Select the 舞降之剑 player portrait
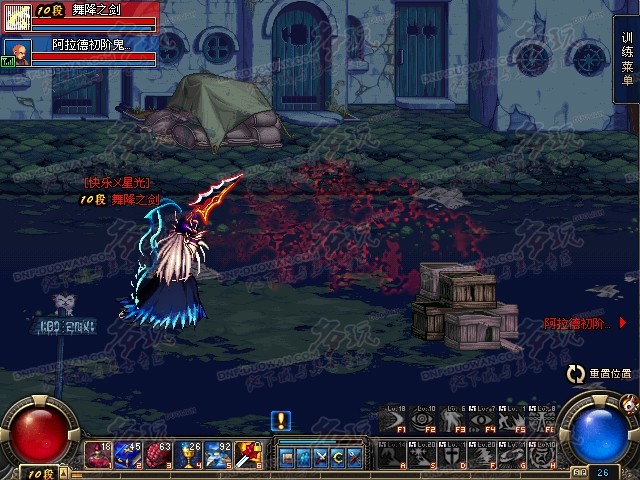 click(17, 16)
